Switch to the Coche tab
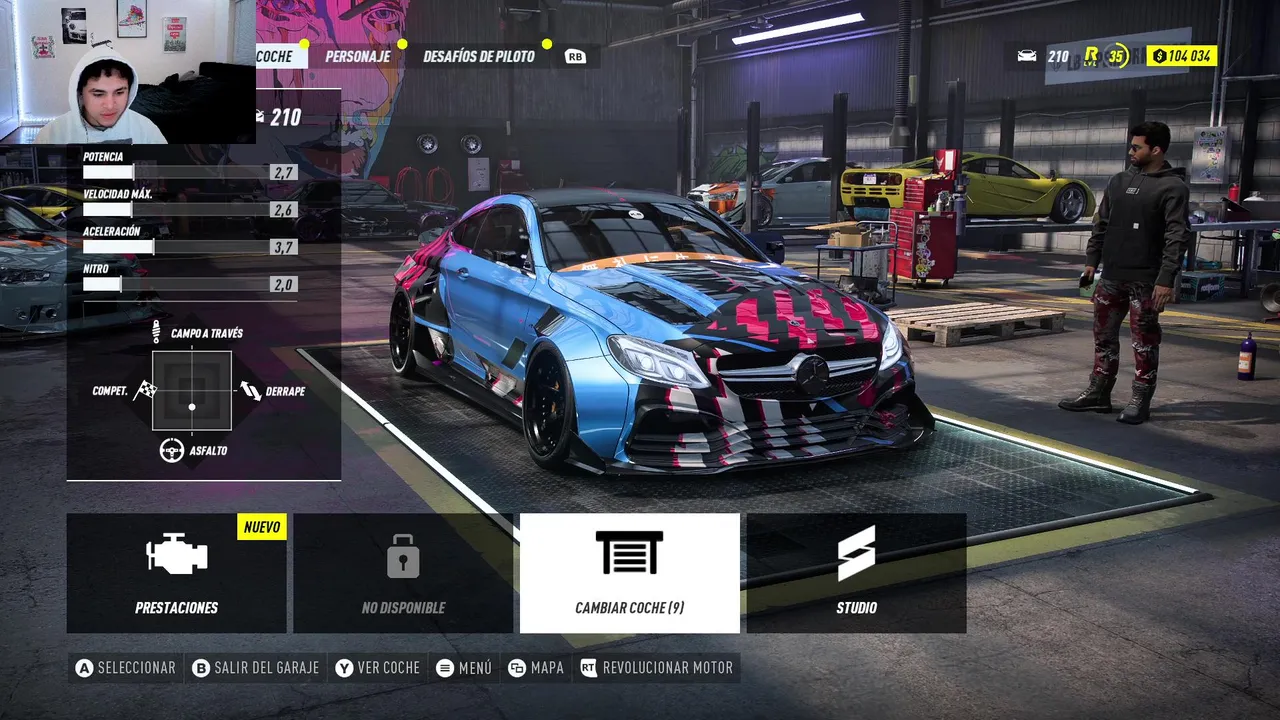The image size is (1280, 720). click(274, 56)
